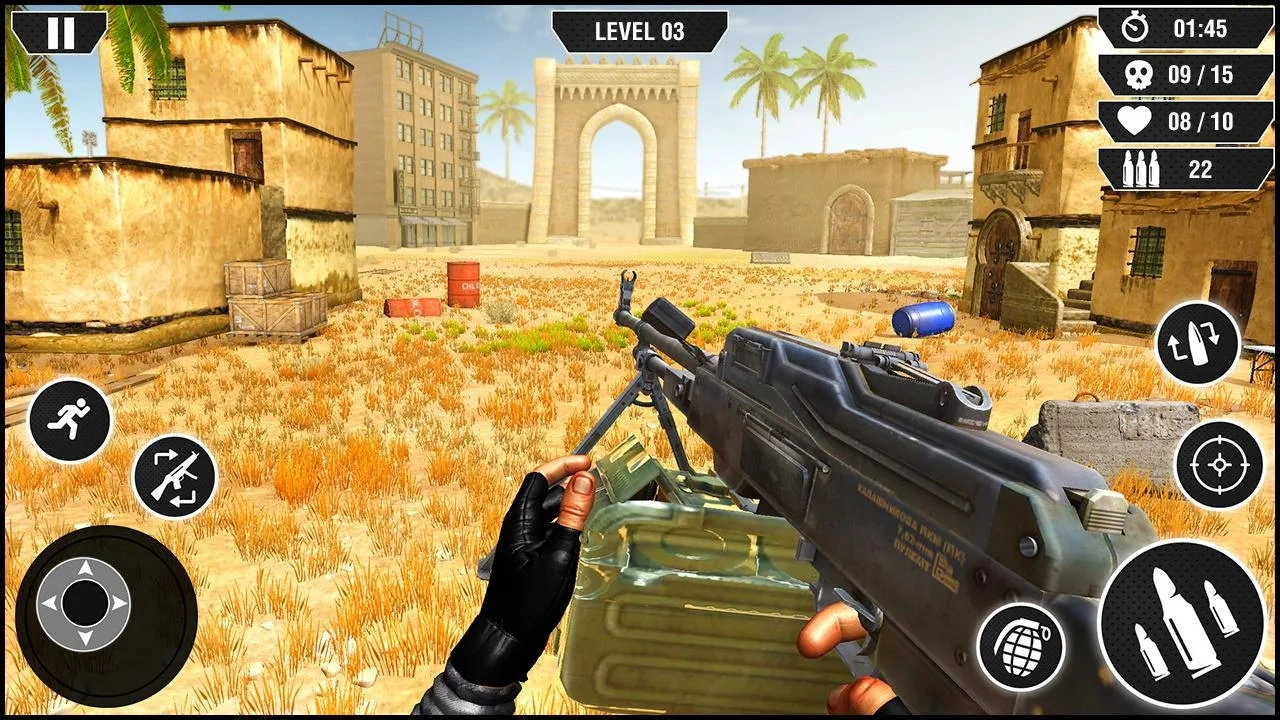Tap the ammo magazine icon on the HUD
The width and height of the screenshot is (1280, 720).
(1143, 169)
